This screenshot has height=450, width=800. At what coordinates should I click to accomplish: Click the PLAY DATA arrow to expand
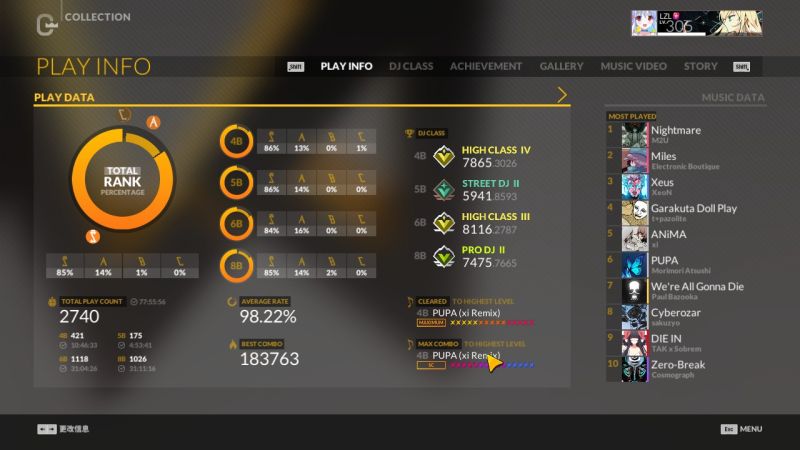click(562, 96)
